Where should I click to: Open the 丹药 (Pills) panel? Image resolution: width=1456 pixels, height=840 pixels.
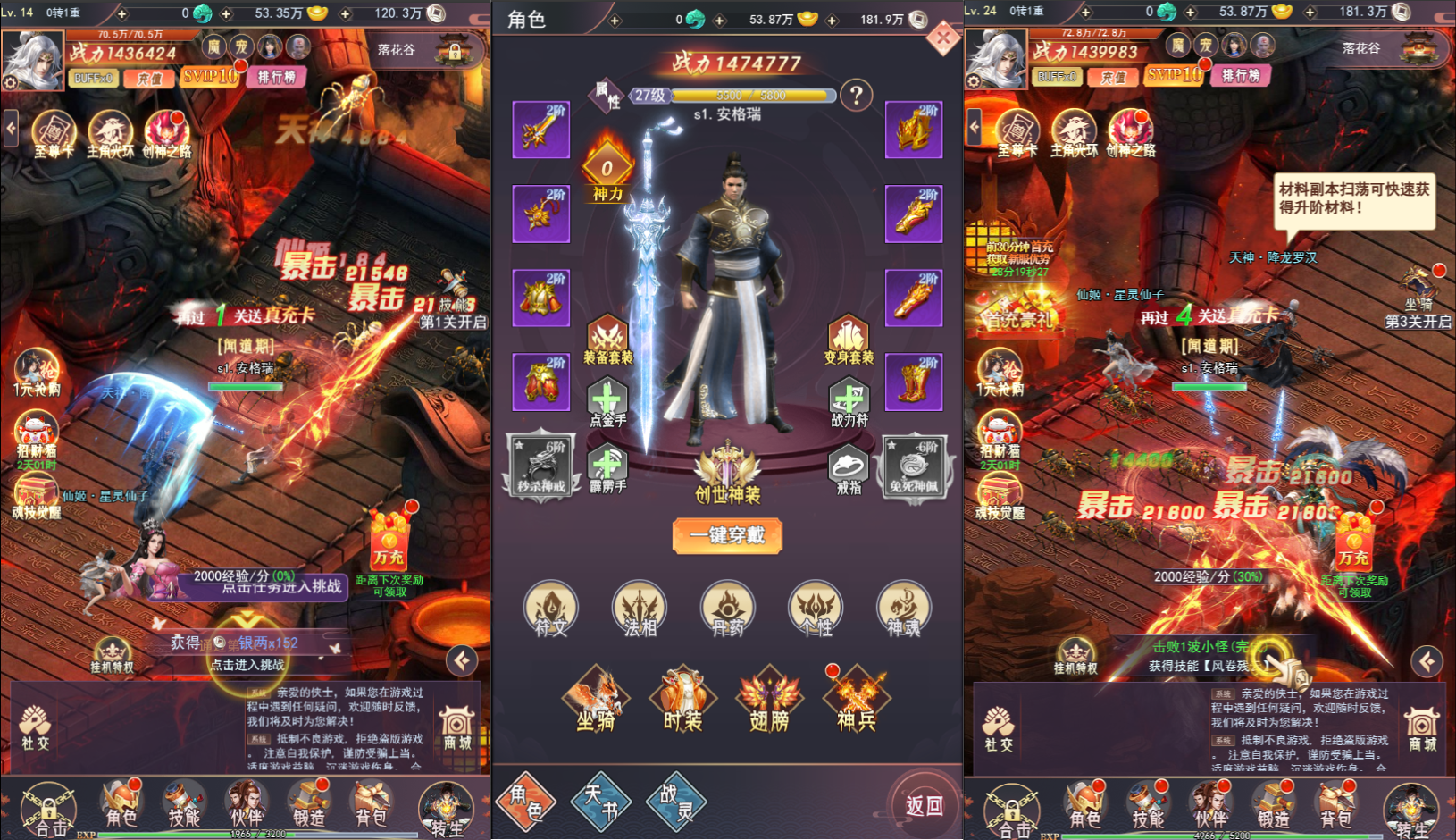727,610
